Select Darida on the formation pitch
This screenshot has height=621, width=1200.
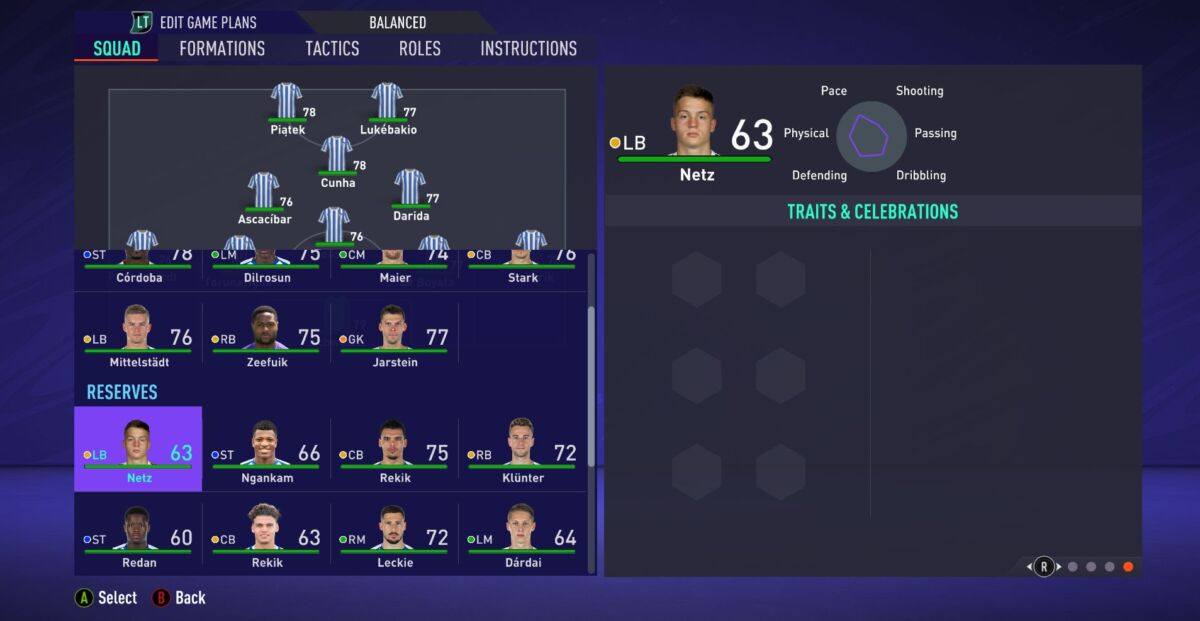tap(410, 188)
